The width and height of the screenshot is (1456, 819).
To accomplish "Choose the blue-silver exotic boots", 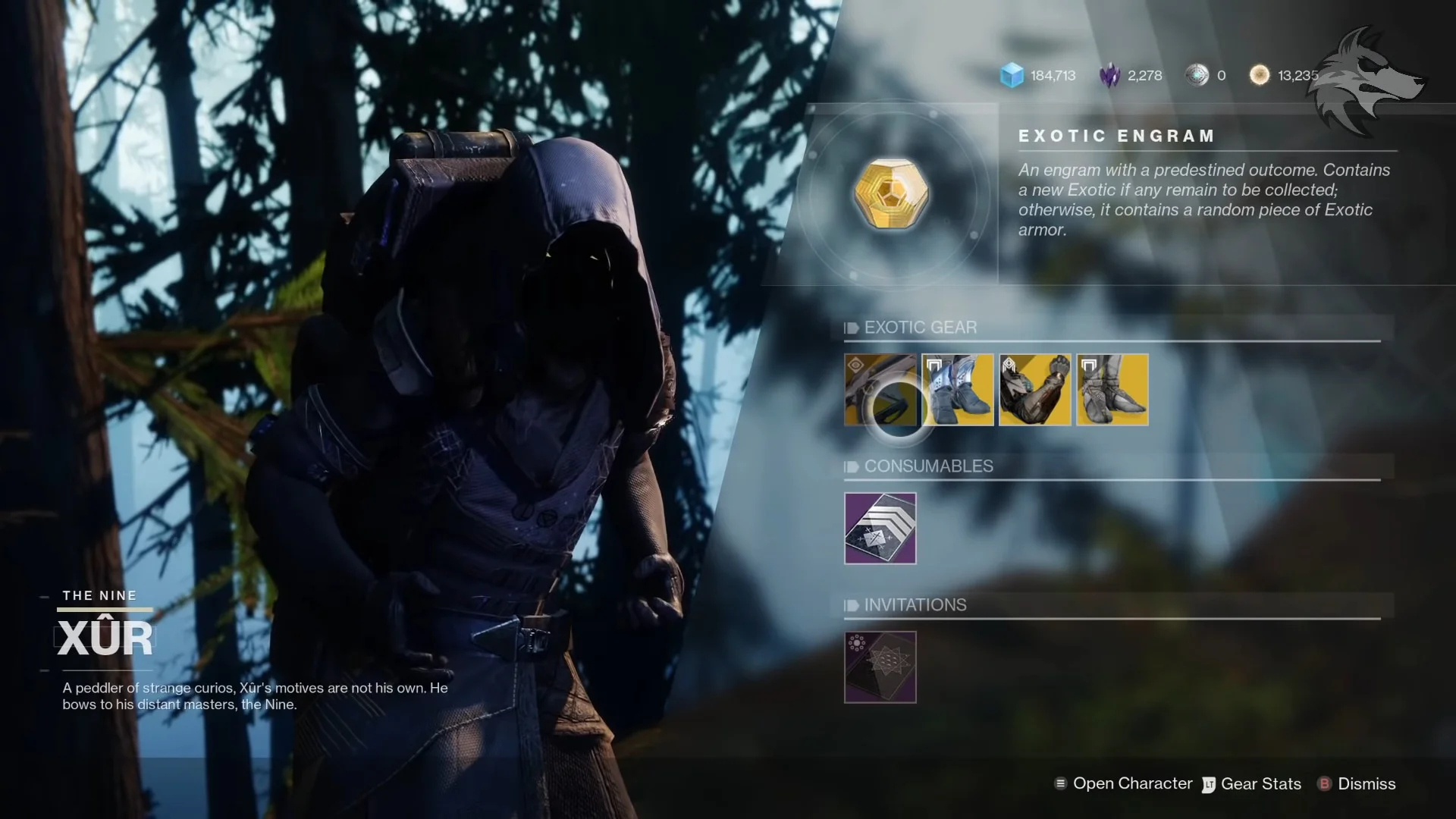I will (958, 390).
